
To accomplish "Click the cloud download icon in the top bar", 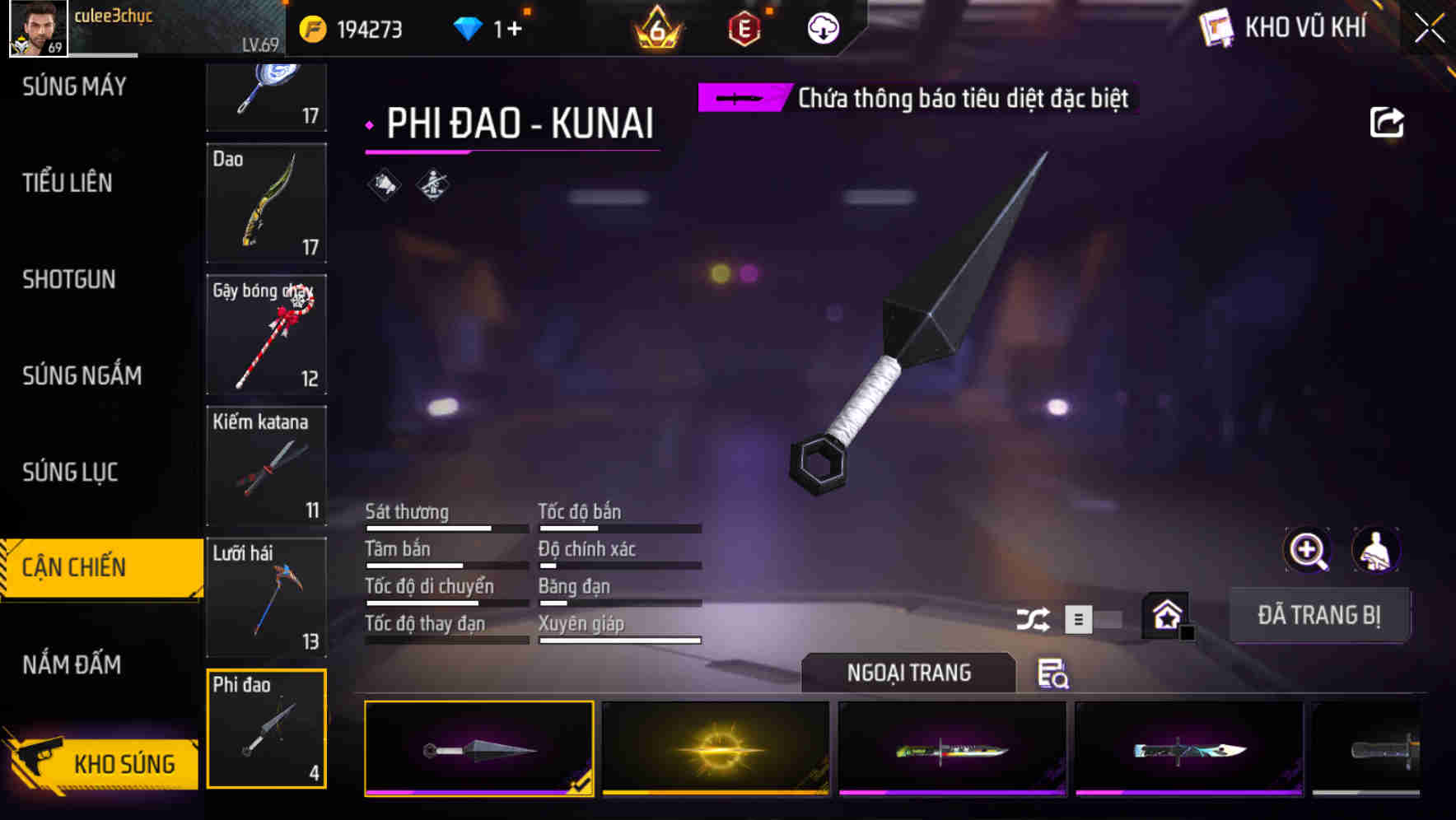I will [x=821, y=27].
